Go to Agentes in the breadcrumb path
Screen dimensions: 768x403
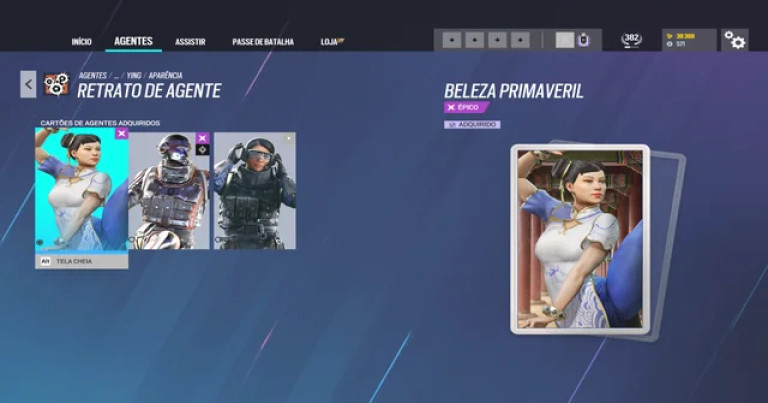92,76
